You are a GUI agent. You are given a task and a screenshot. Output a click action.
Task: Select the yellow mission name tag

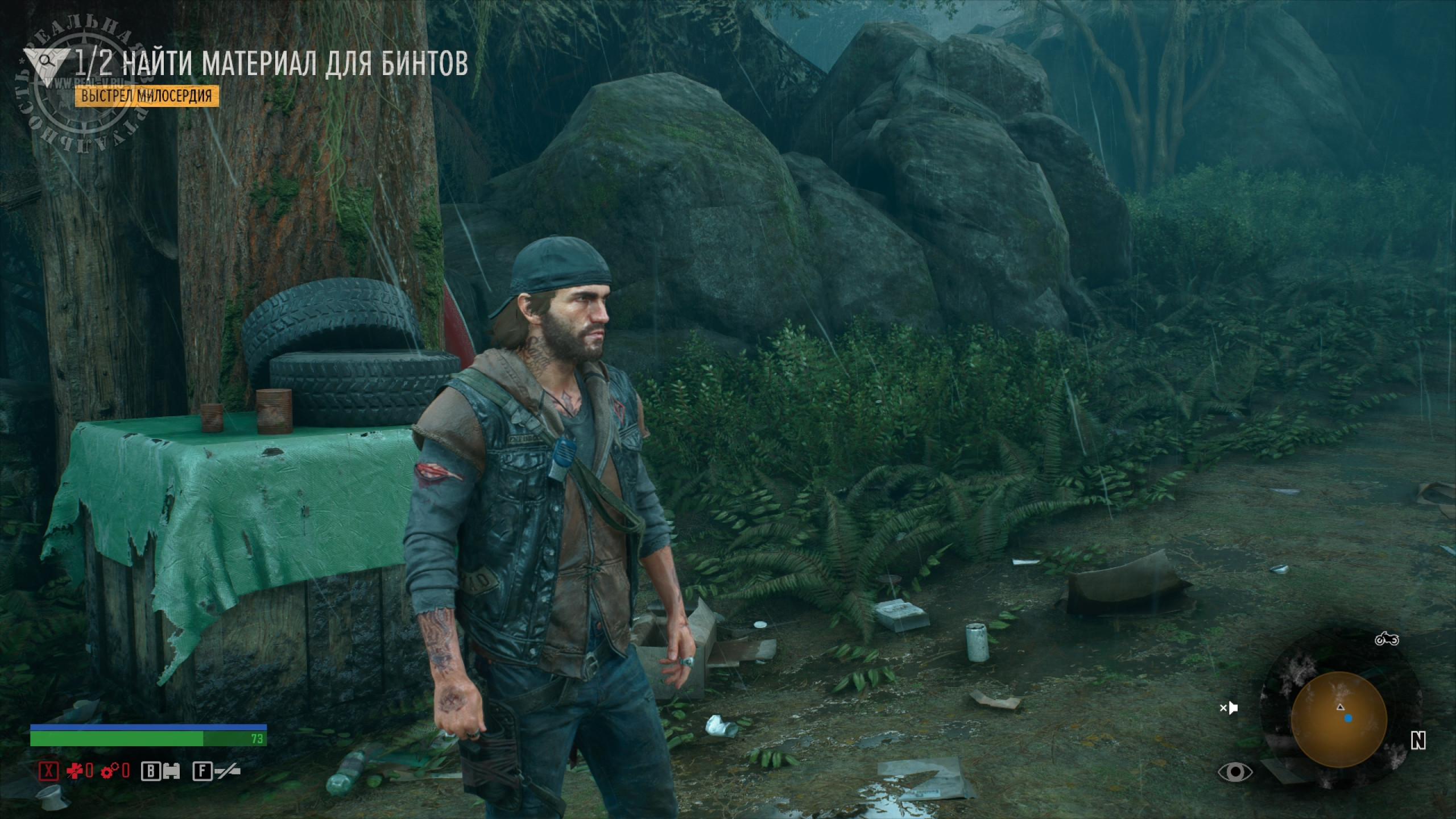(x=147, y=96)
